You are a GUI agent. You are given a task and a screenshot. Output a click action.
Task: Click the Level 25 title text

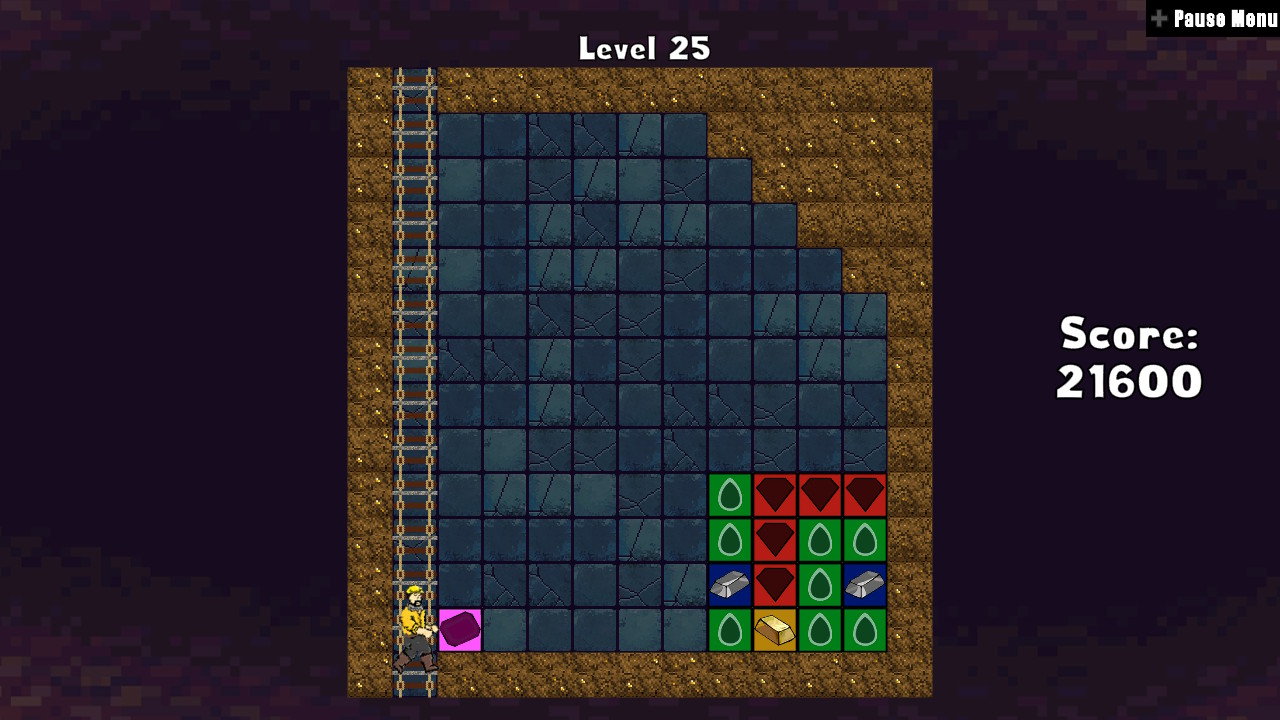[643, 47]
